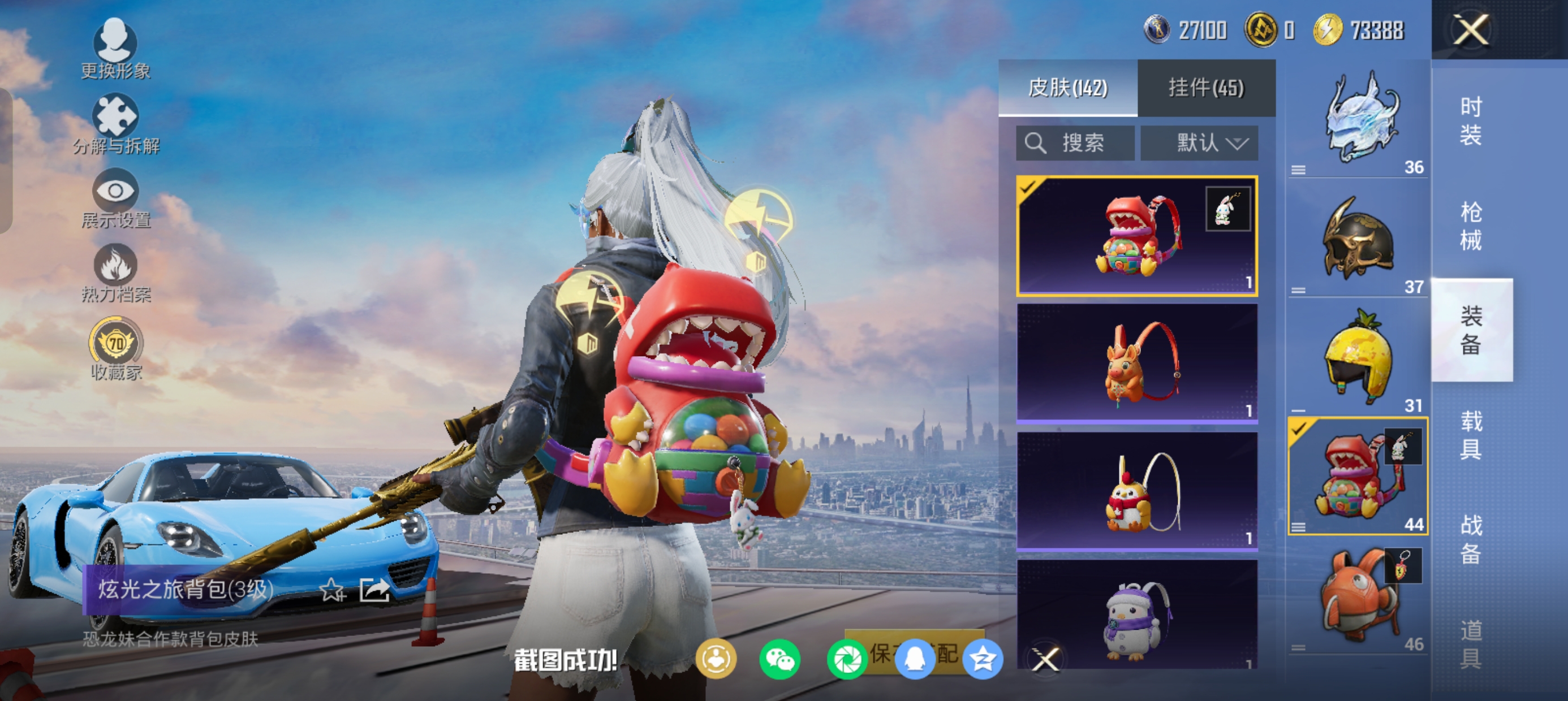Favorite the backpack with the star icon
This screenshot has height=701, width=1568.
click(333, 590)
